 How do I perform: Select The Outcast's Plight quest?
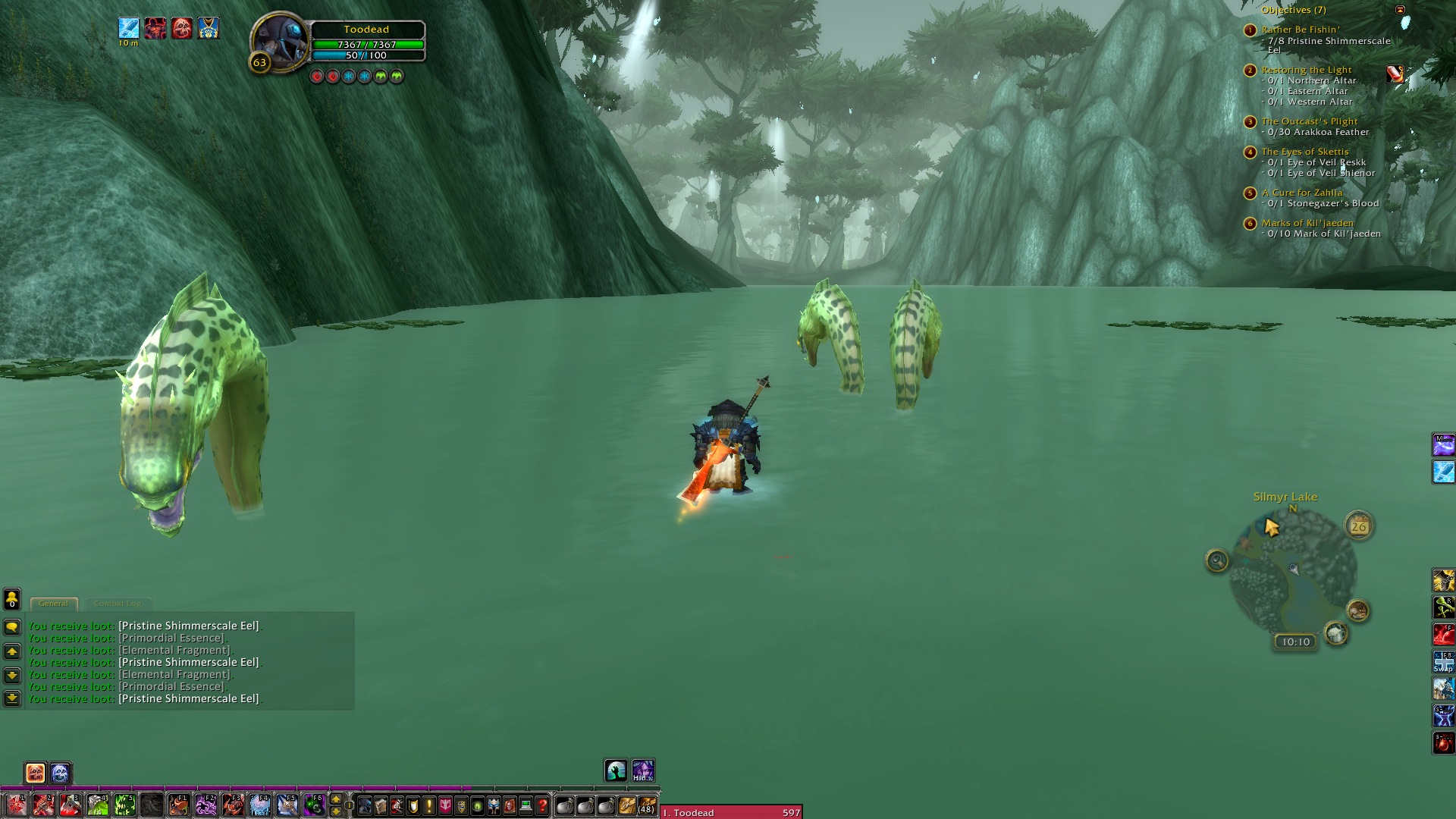click(1310, 121)
